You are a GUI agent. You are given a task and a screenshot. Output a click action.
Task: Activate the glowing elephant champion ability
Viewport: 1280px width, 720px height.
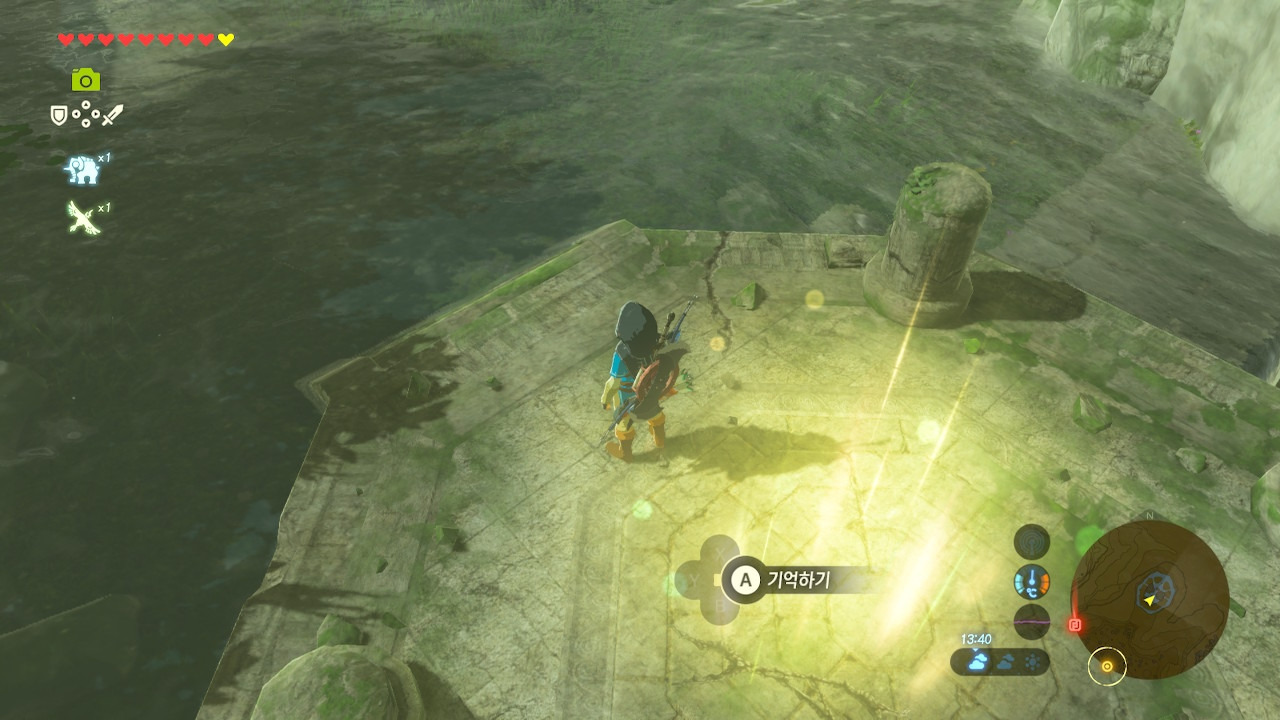point(83,170)
